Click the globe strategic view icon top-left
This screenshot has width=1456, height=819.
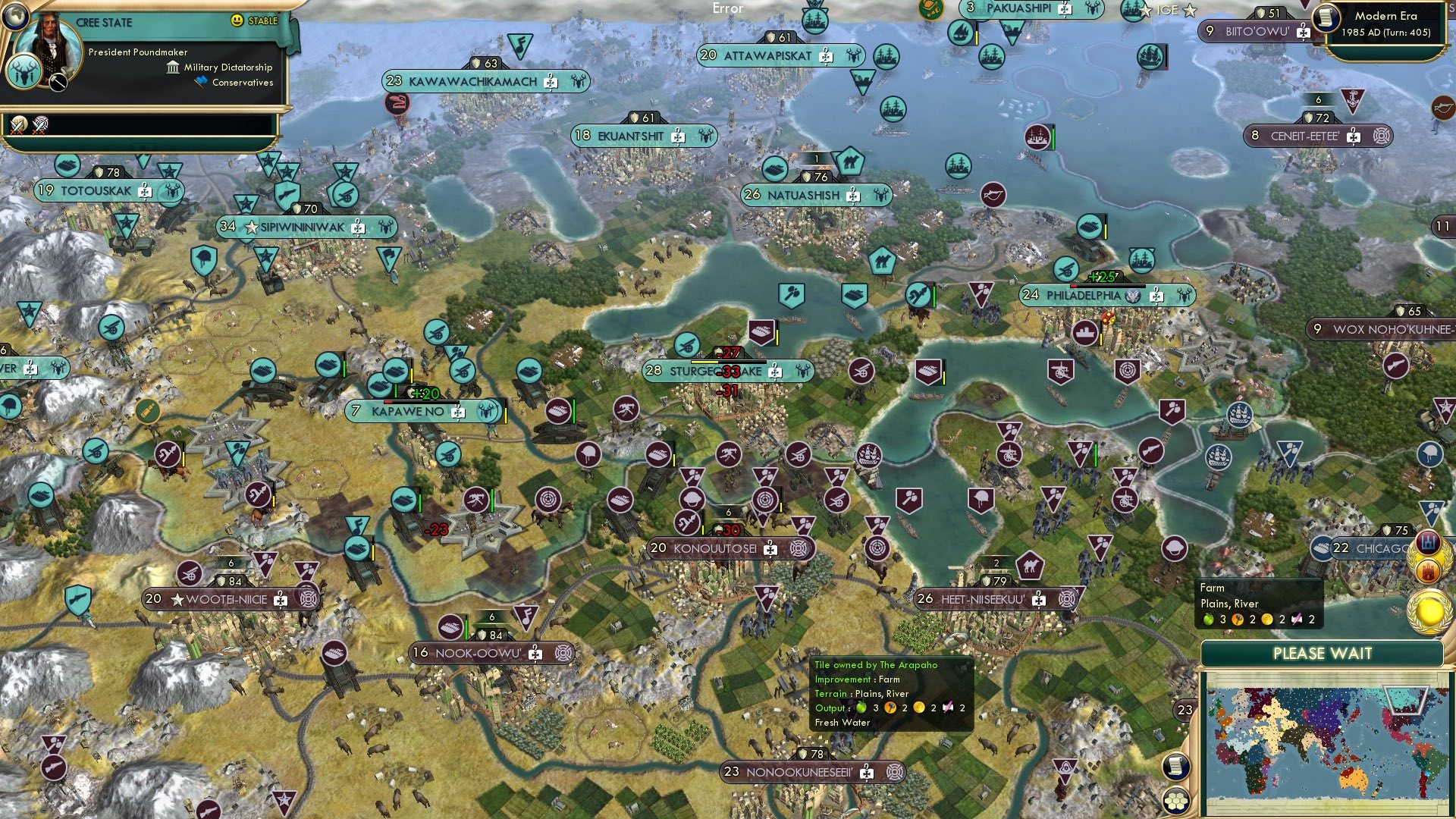point(17,17)
